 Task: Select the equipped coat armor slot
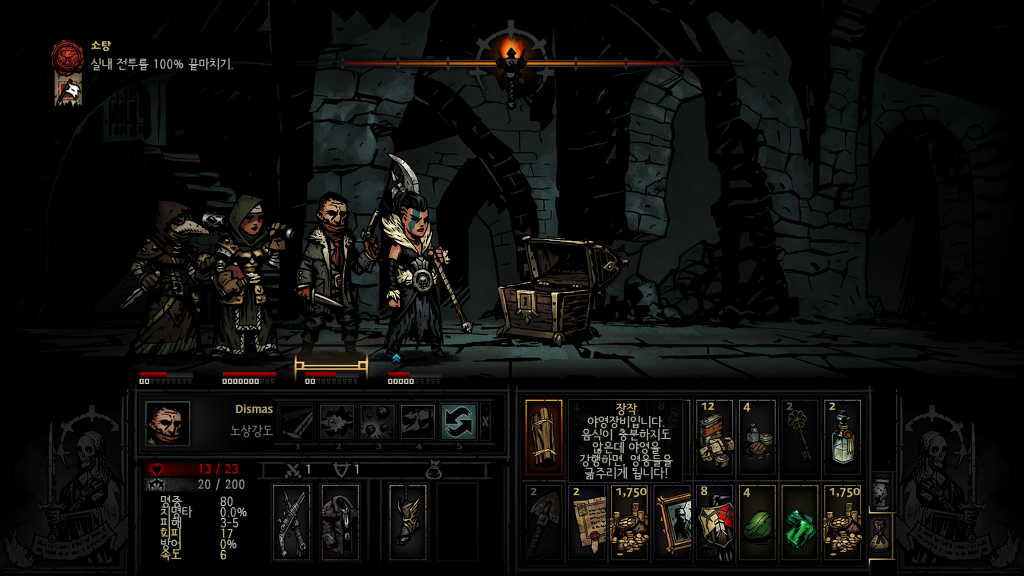(x=340, y=521)
